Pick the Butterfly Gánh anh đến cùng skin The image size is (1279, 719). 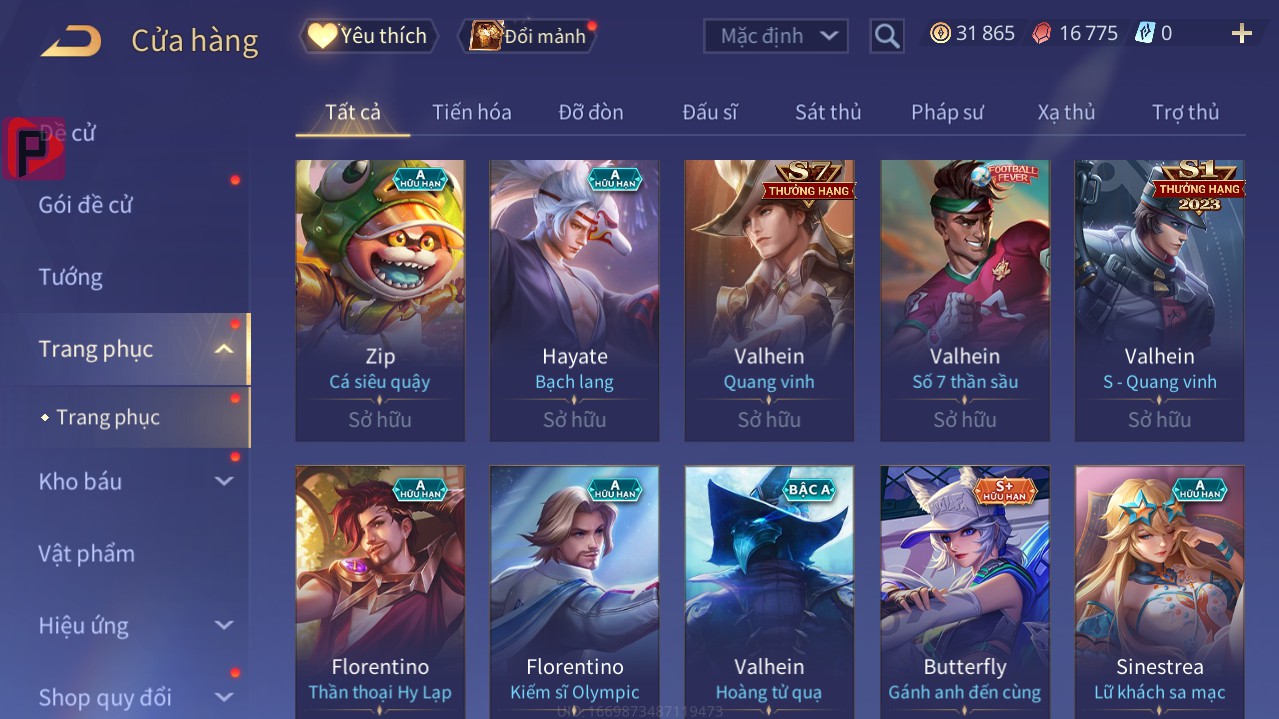pyautogui.click(x=964, y=590)
